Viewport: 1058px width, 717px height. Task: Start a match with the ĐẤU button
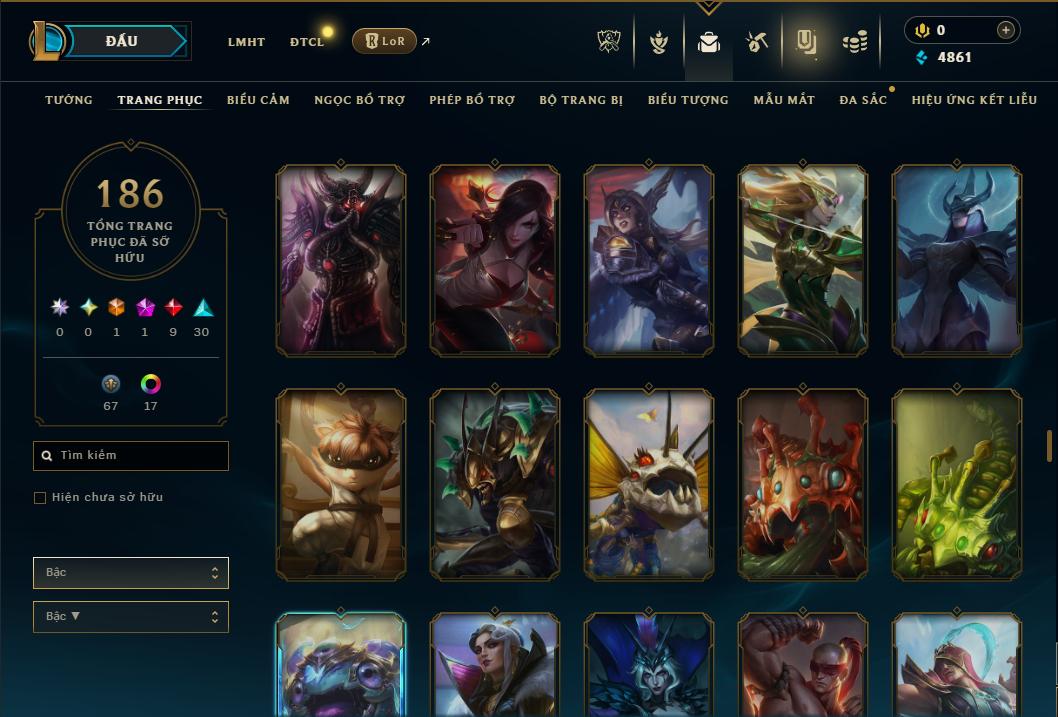122,41
